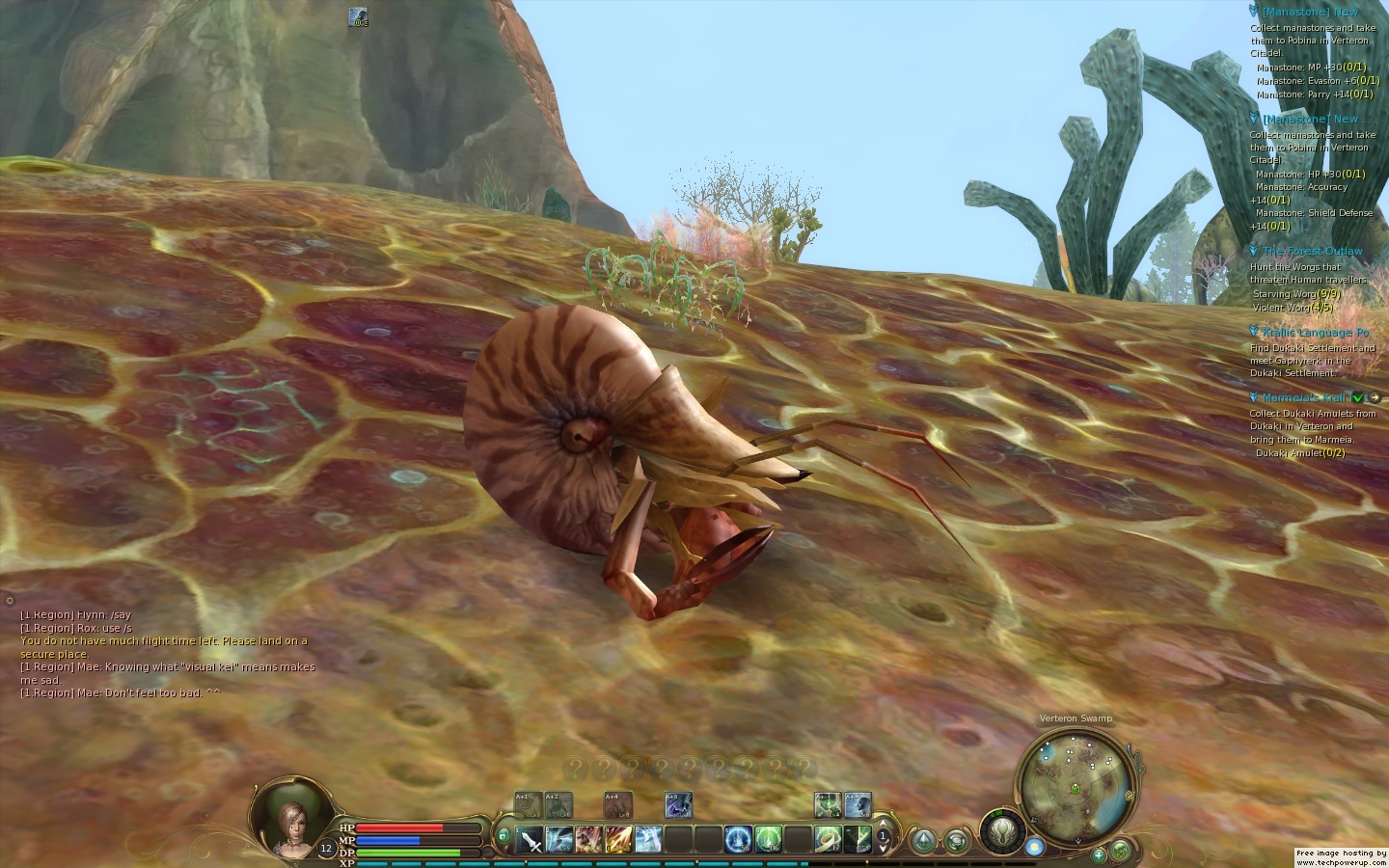Screen dimensions: 1389x868
Task: Use the A+5 lightning slash skill
Action: [x=678, y=804]
